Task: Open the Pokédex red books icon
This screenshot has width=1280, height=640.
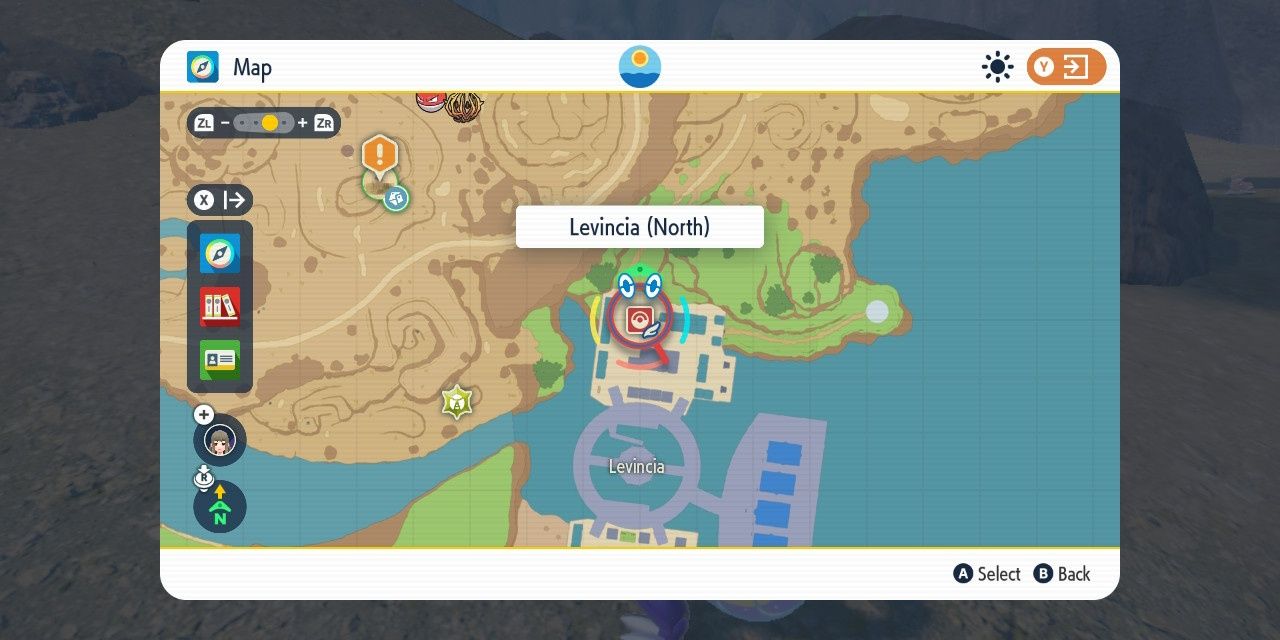Action: coord(220,307)
